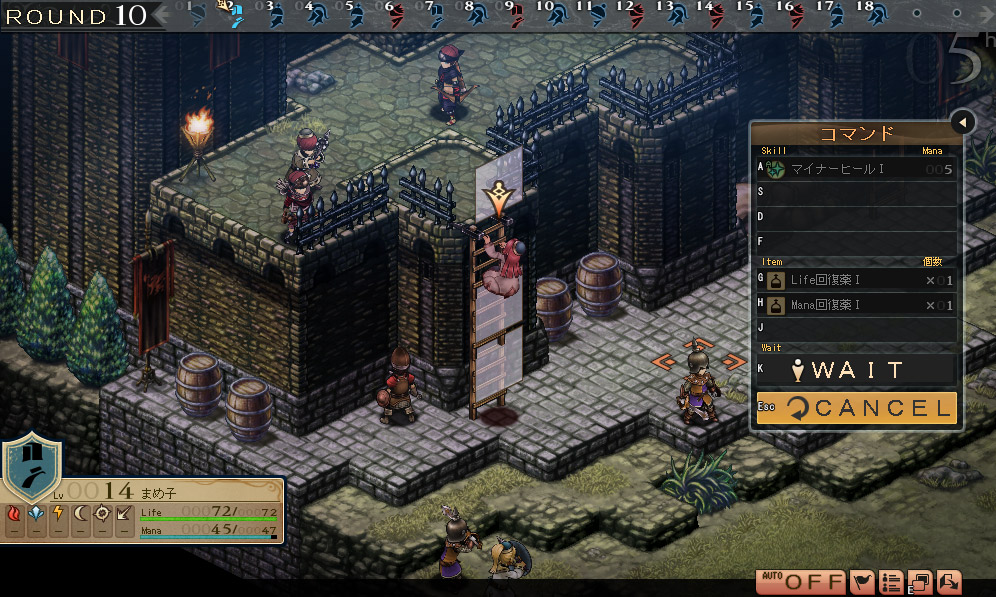Click the exit arrow icon button
The height and width of the screenshot is (597, 996).
pyautogui.click(x=948, y=582)
